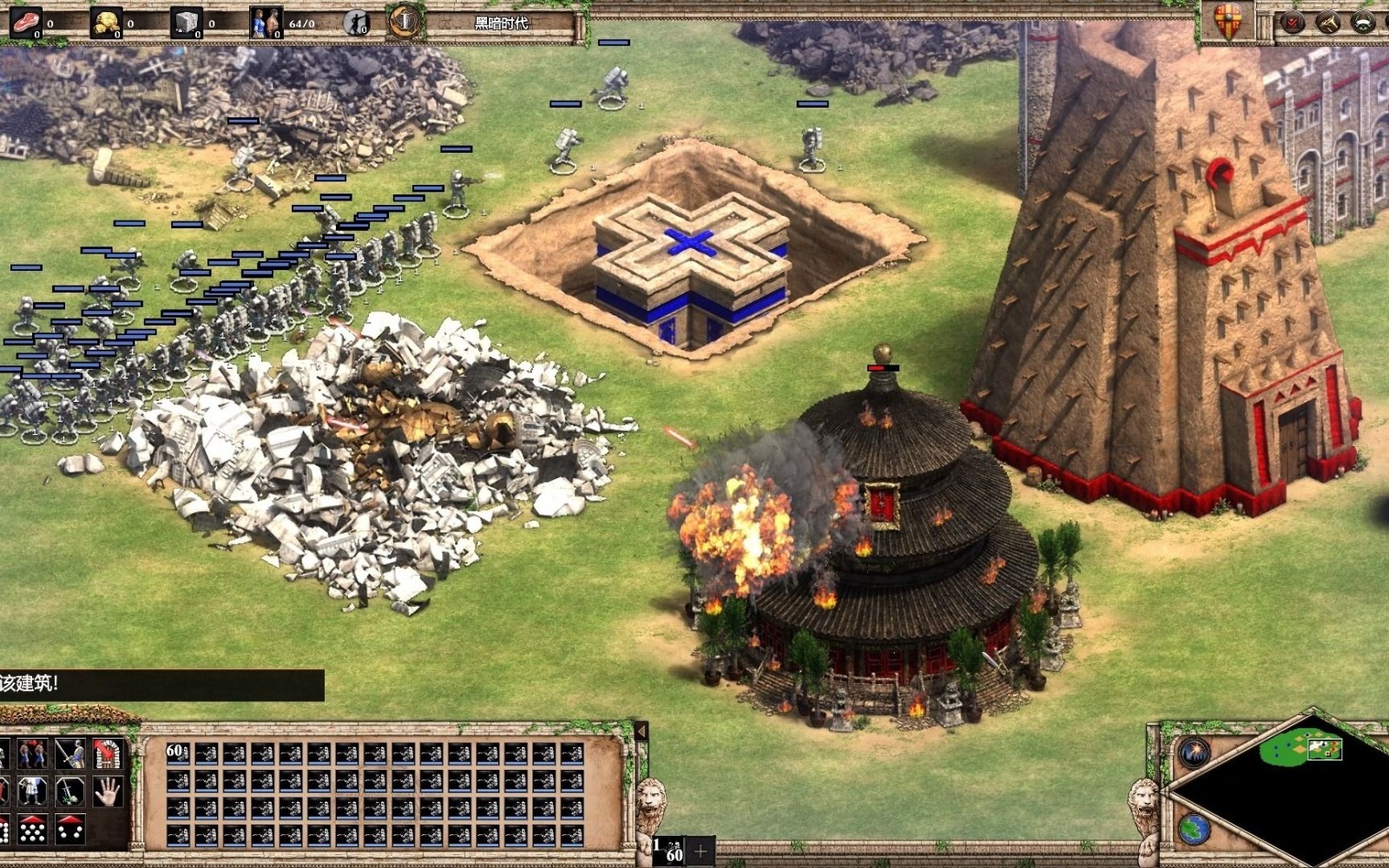
Task: Collapse the selection panel with arrow button
Action: coord(641,732)
